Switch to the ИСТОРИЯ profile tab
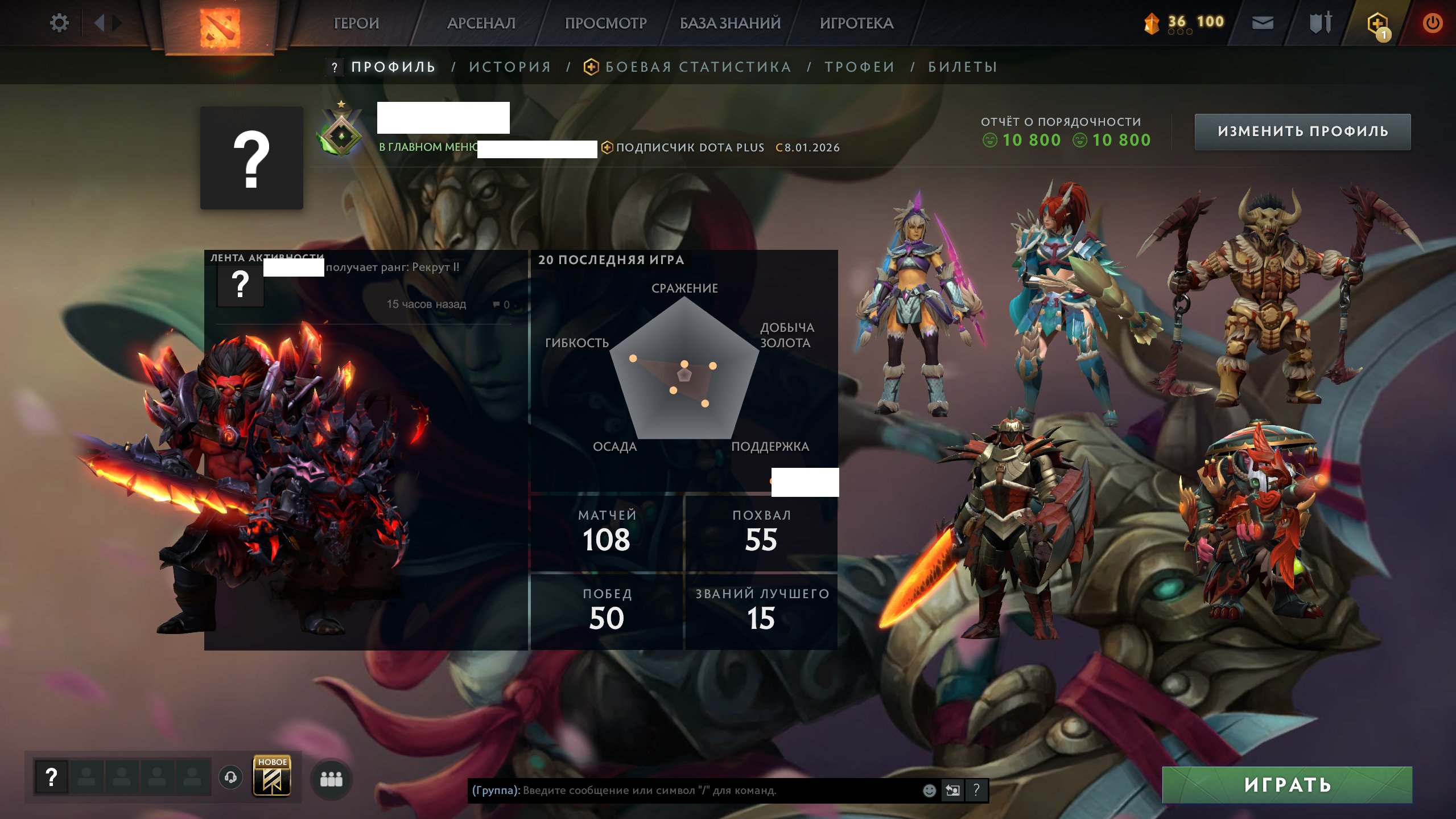Viewport: 1456px width, 819px height. 509,67
